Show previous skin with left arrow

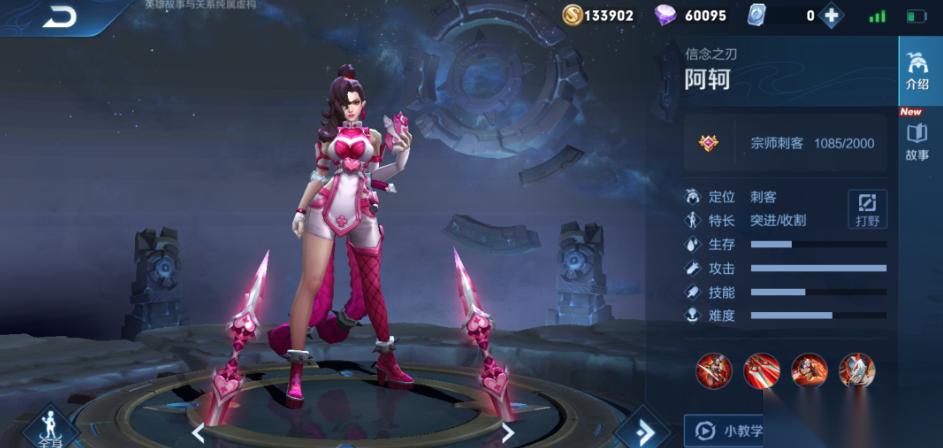click(198, 433)
